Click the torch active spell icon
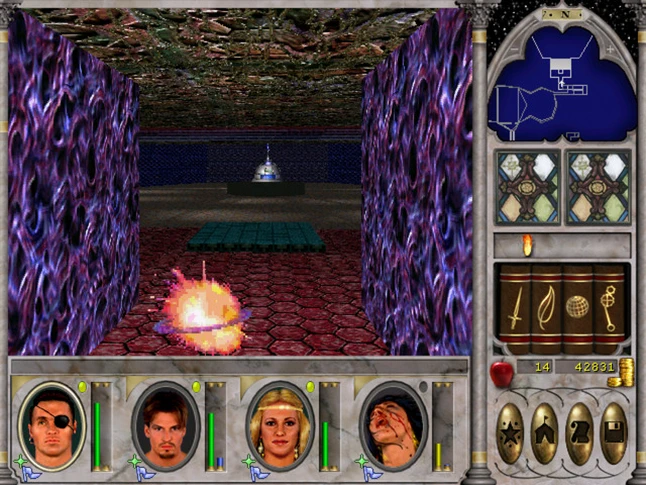This screenshot has height=485, width=646. (x=528, y=245)
